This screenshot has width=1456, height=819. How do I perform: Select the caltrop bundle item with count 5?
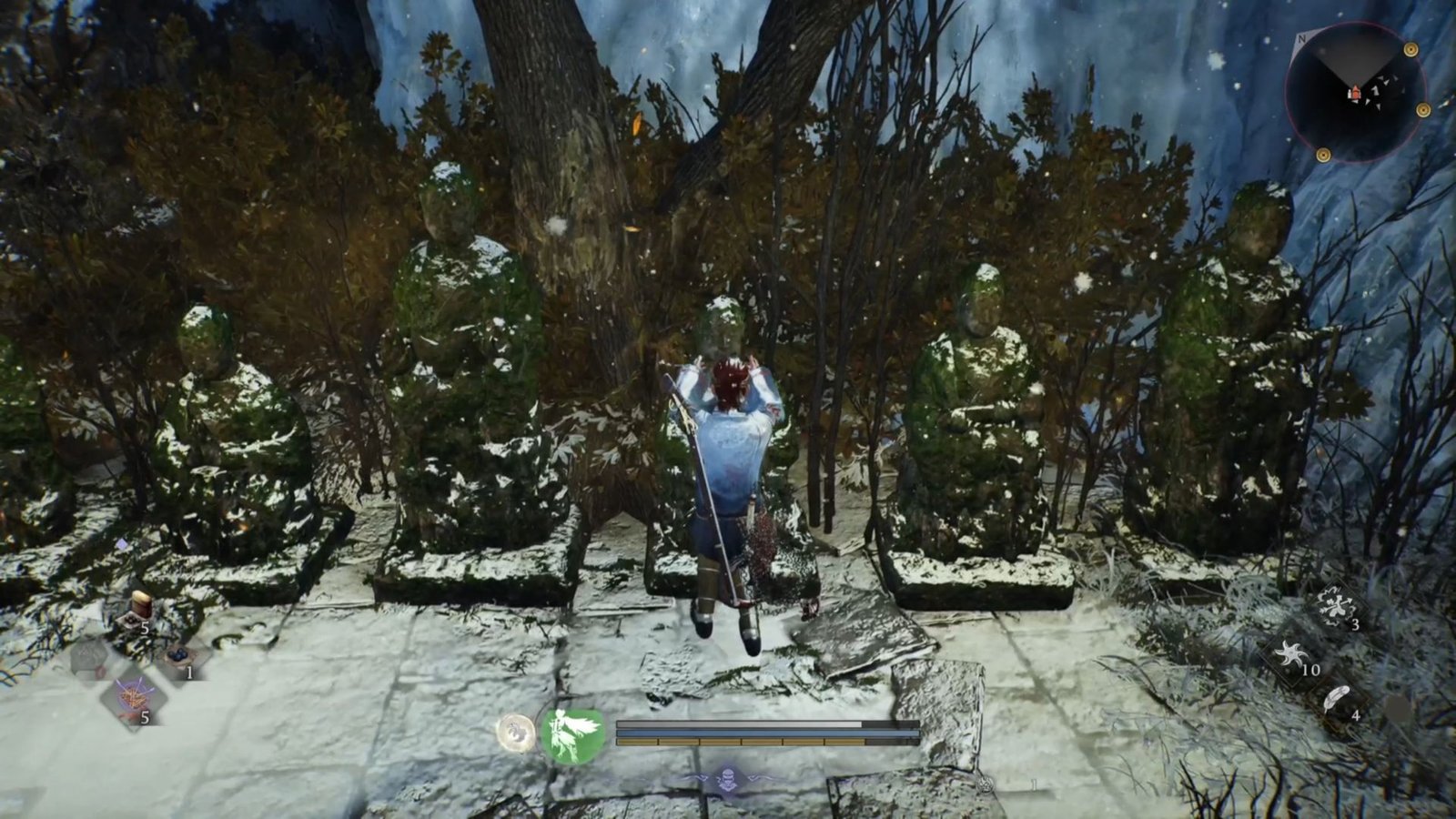point(133,697)
